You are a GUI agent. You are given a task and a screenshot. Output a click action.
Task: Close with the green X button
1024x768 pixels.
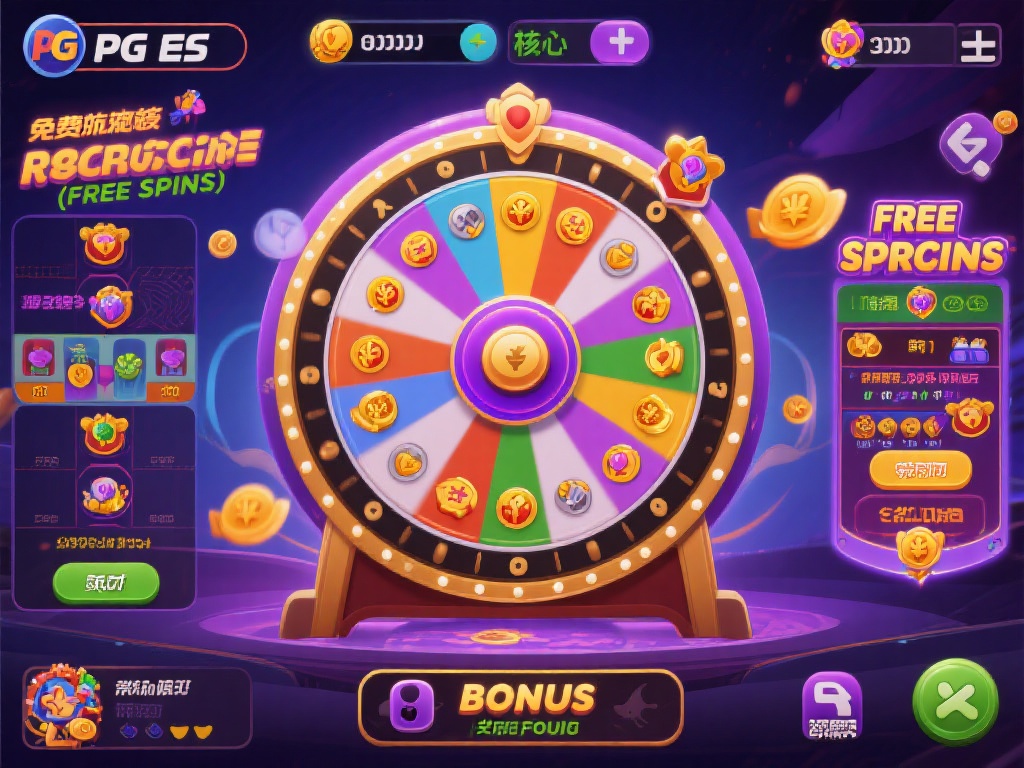point(956,702)
